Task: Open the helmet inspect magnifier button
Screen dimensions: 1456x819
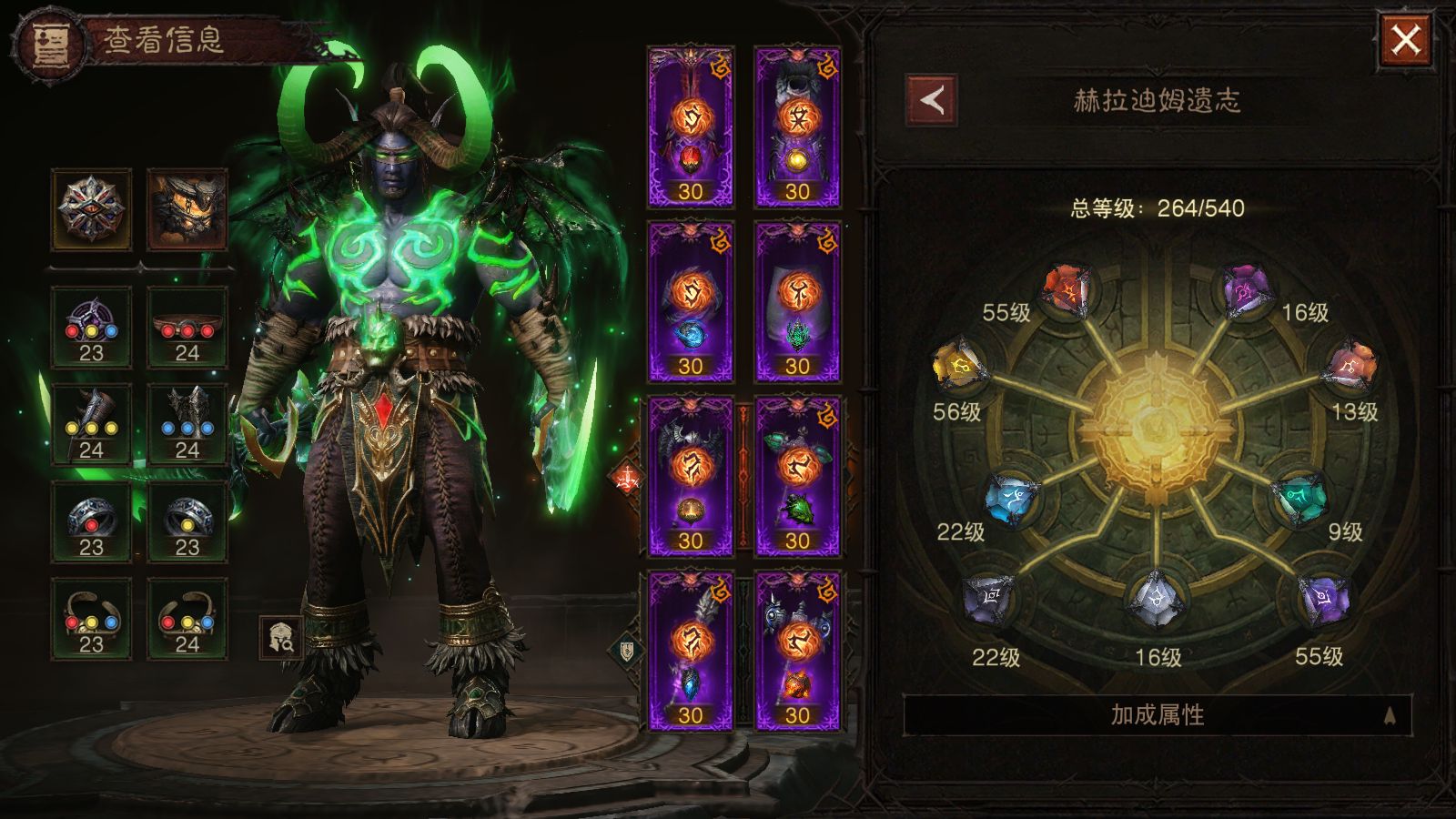Action: (x=280, y=638)
